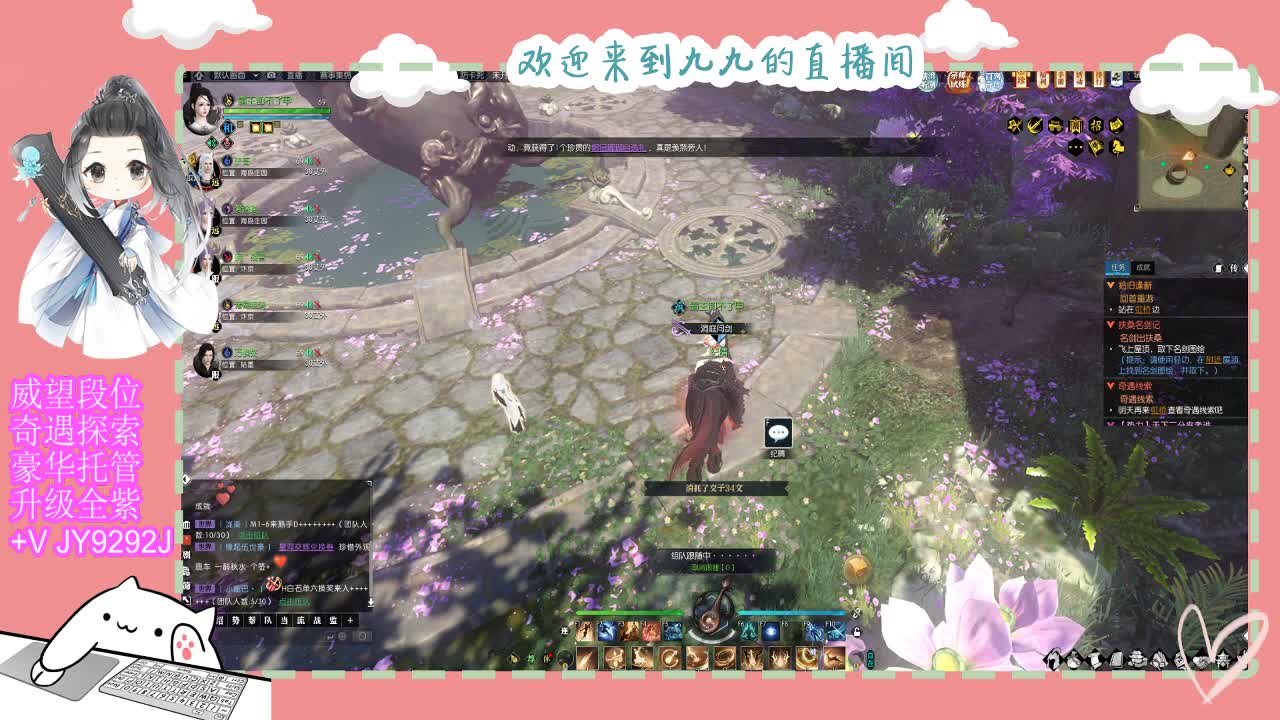
Task: Switch to the 成就 achievements tab
Action: tap(1144, 268)
